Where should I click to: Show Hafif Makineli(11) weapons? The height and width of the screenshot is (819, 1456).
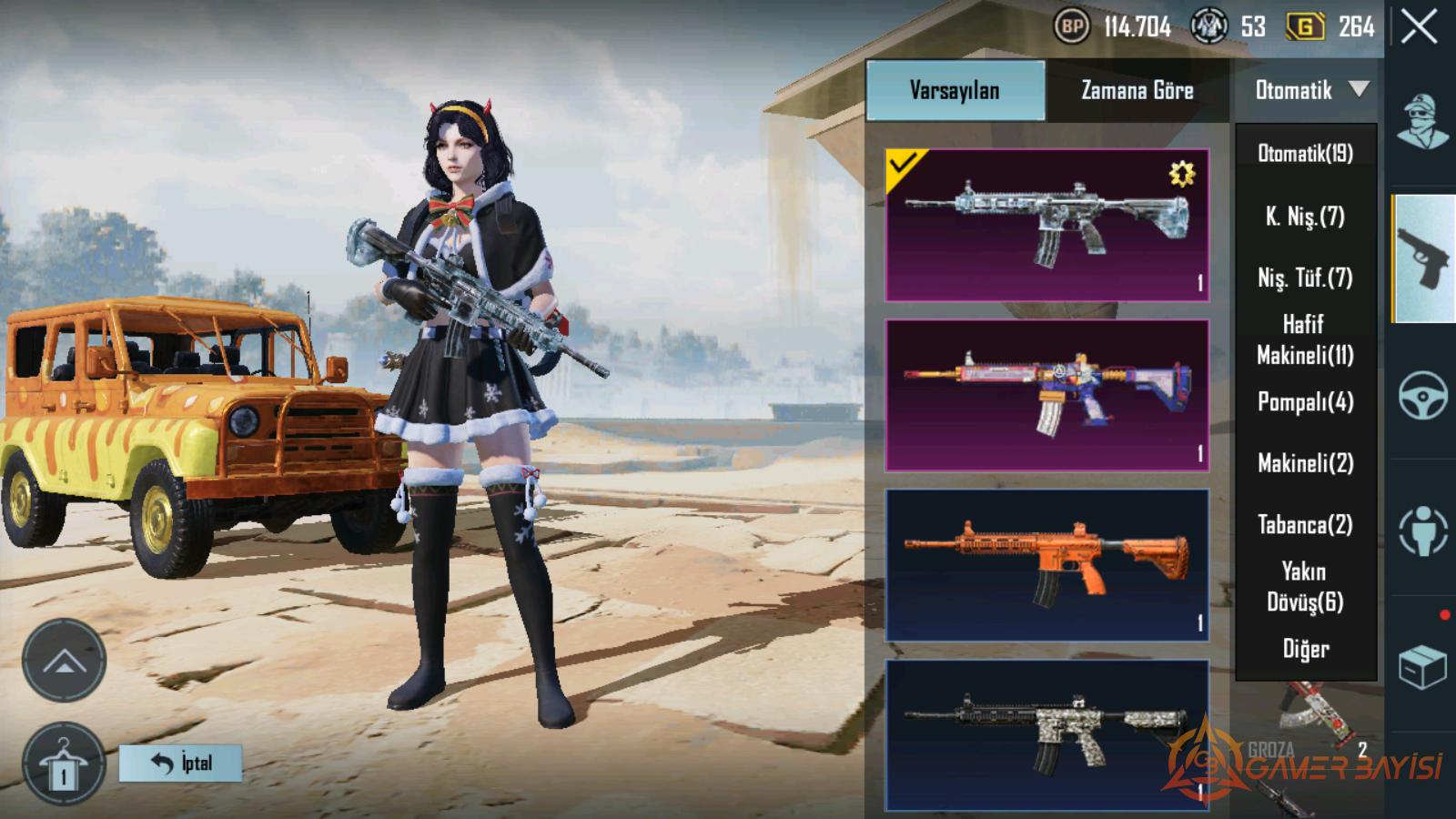[x=1305, y=339]
